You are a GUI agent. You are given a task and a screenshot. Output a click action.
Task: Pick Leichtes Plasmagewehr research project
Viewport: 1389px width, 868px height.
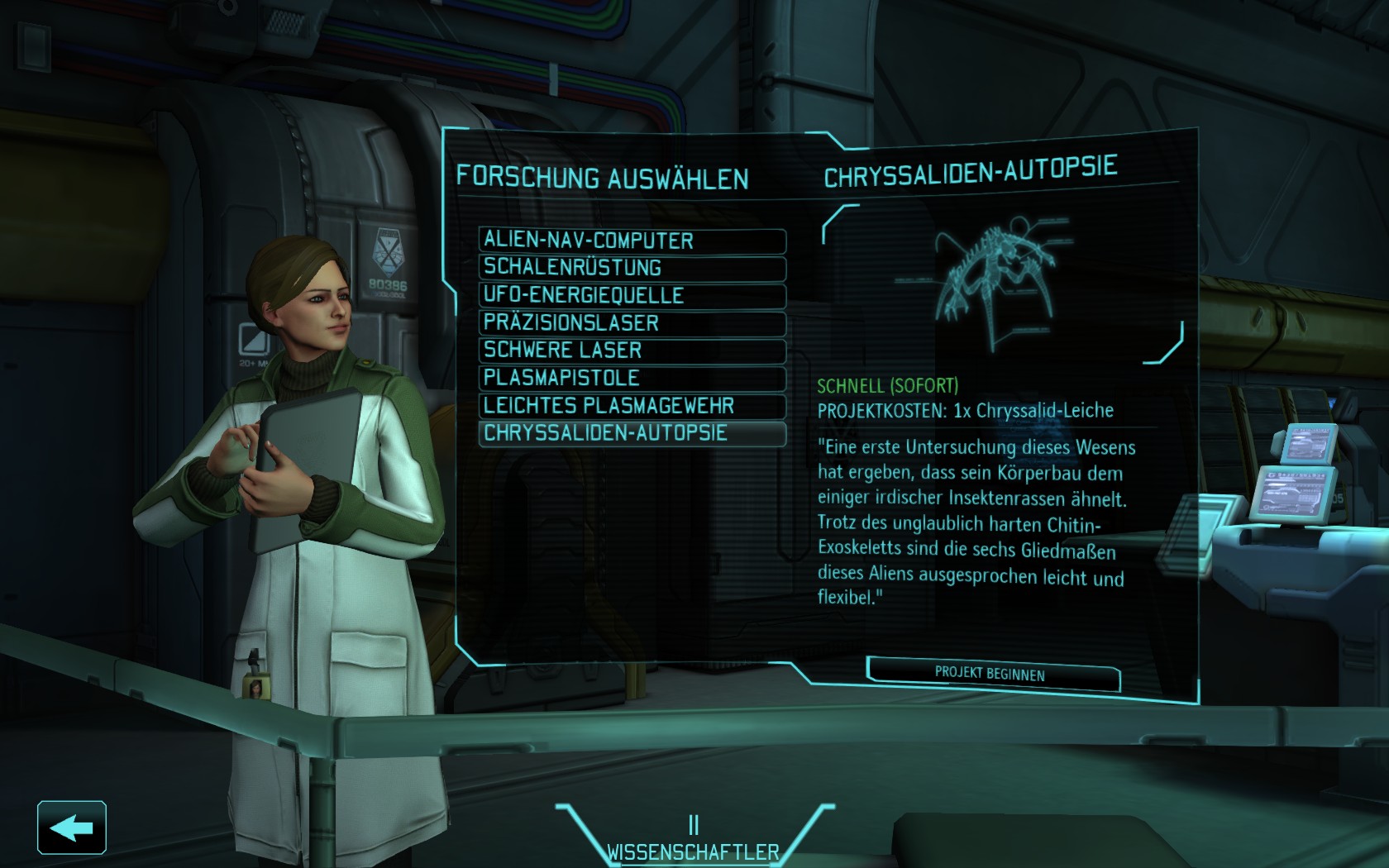tap(632, 406)
